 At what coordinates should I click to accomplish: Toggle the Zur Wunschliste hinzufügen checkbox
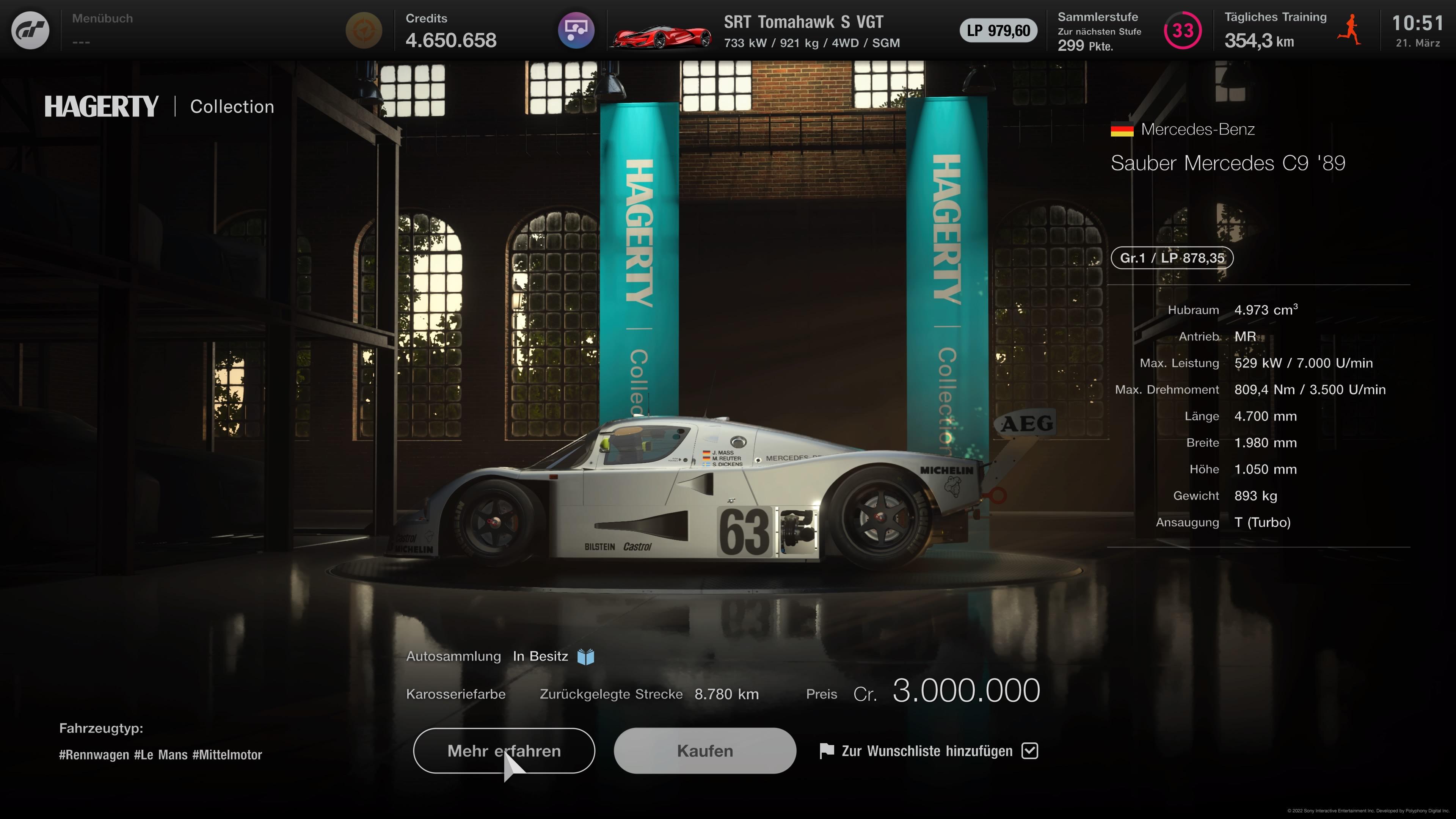[x=1030, y=751]
